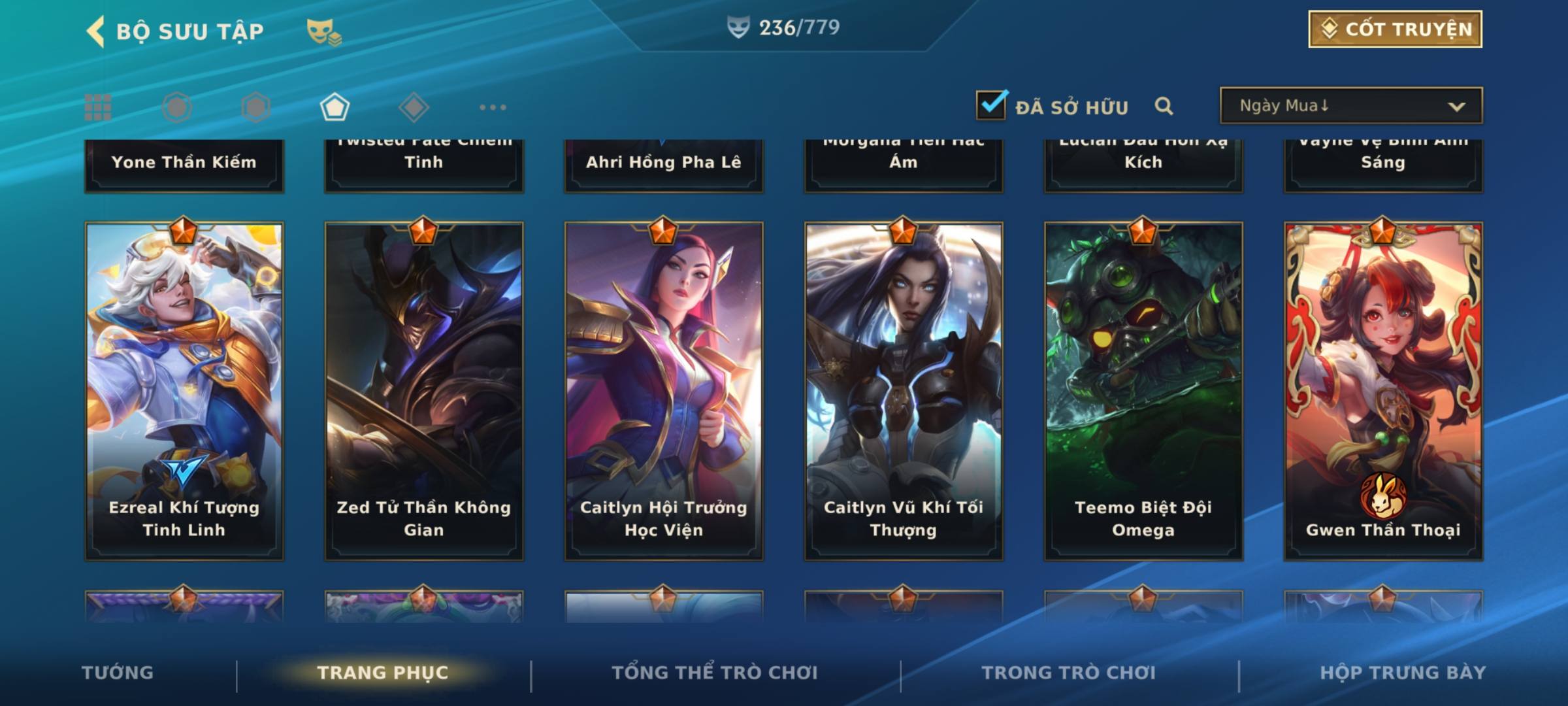This screenshot has height=706, width=1568.
Task: Switch to the Tướng tab
Action: 118,673
